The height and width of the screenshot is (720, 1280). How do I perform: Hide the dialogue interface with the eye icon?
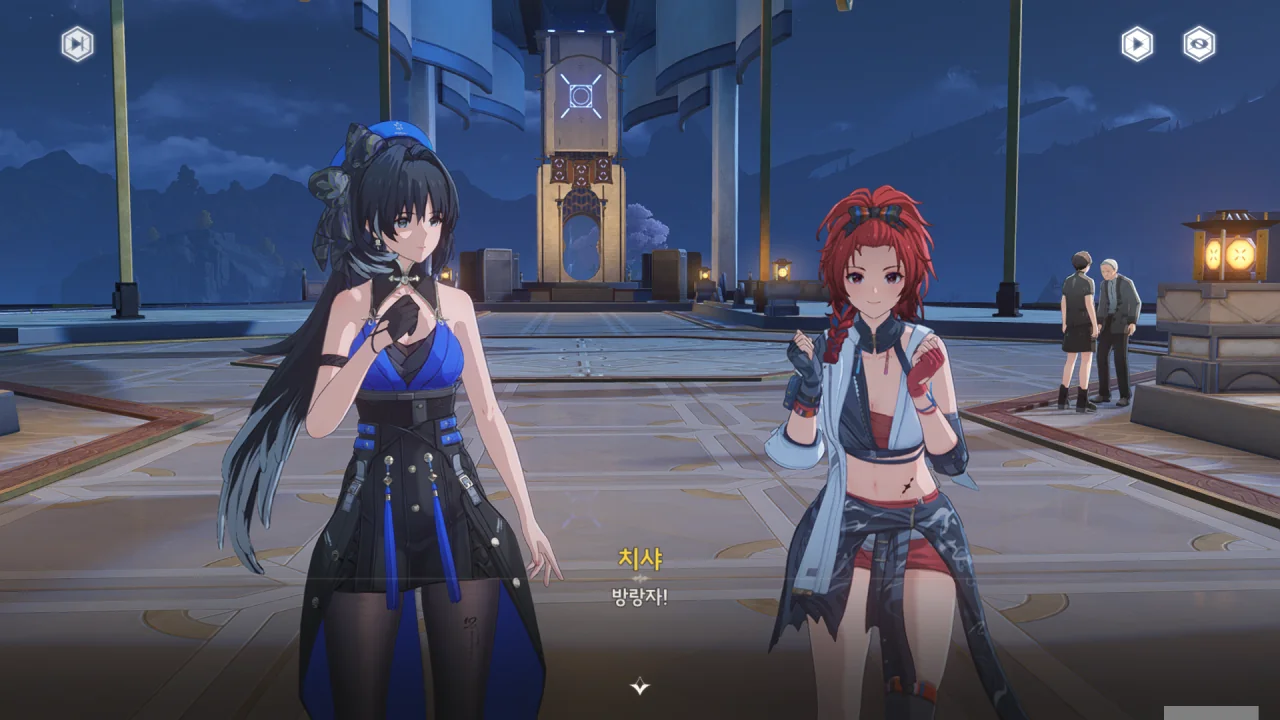click(1199, 44)
